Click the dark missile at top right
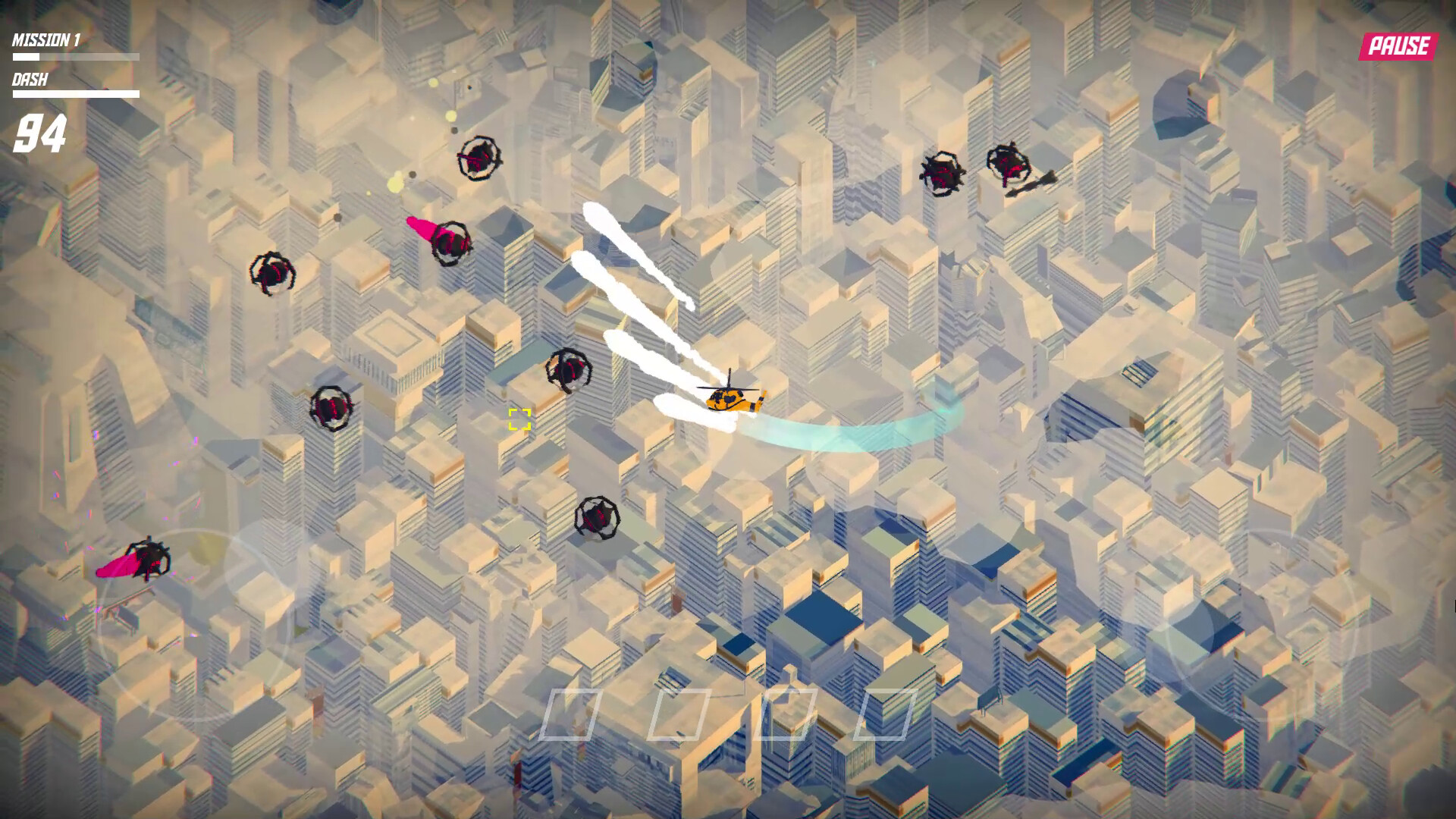This screenshot has width=1456, height=819. pos(1031,182)
